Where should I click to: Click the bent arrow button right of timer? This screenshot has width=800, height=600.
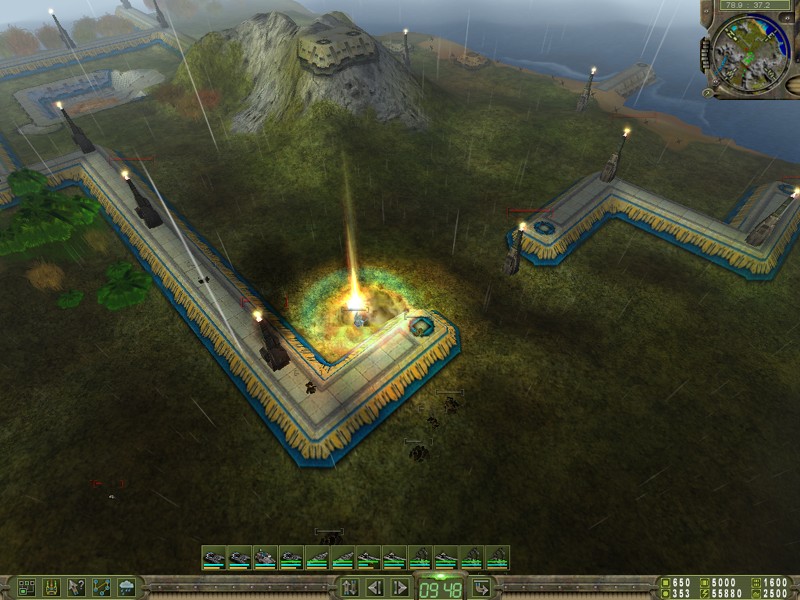click(x=480, y=587)
